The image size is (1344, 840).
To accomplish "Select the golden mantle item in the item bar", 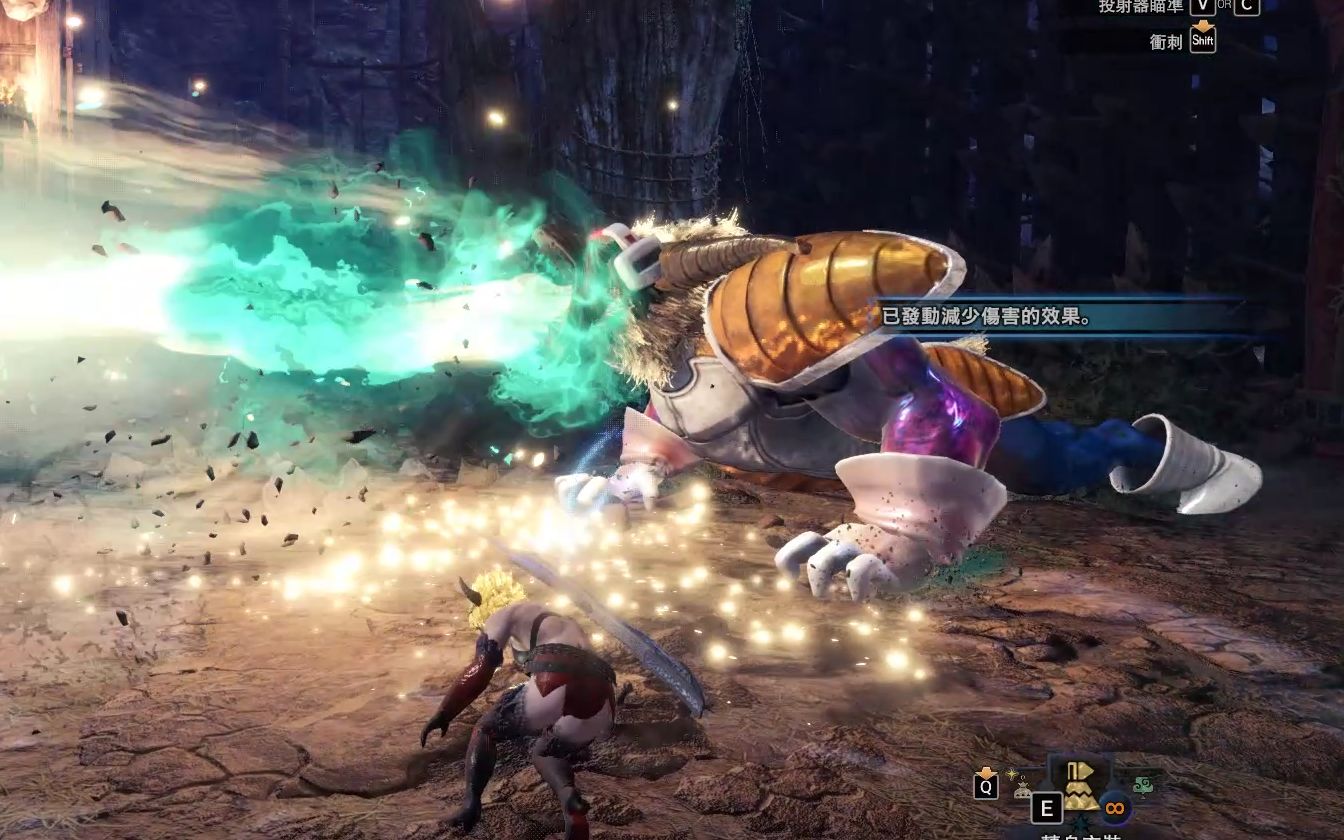I will click(x=1080, y=790).
